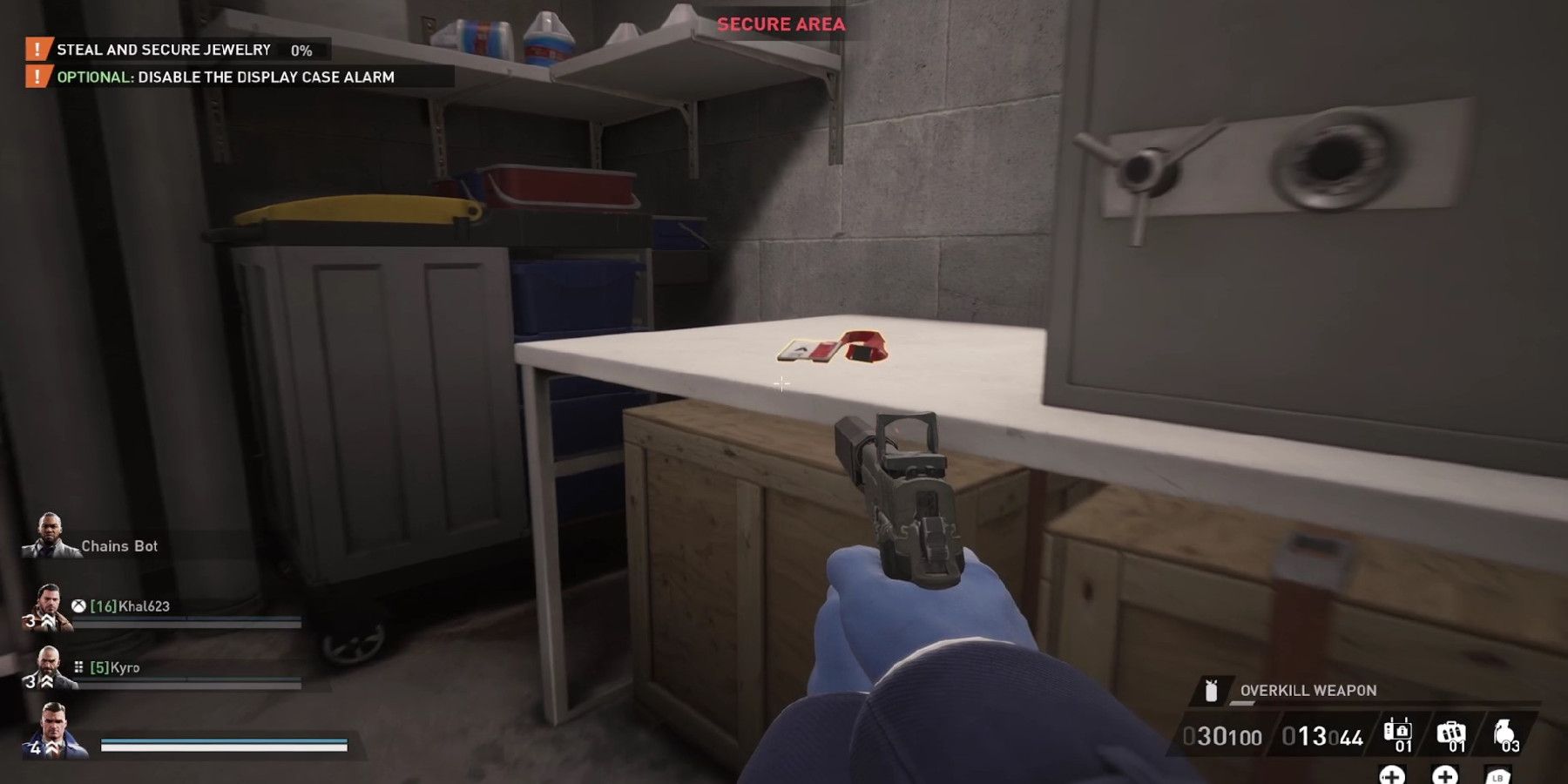Click the right plus icon beside the LB prompt

1445,778
